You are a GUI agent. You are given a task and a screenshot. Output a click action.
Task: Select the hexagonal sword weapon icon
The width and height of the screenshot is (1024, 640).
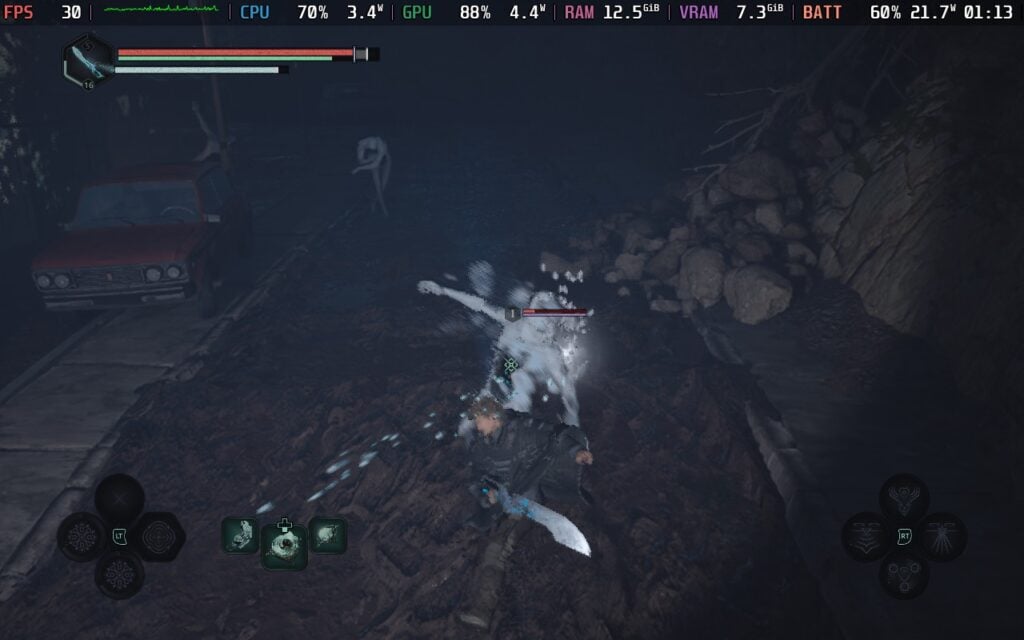click(87, 62)
